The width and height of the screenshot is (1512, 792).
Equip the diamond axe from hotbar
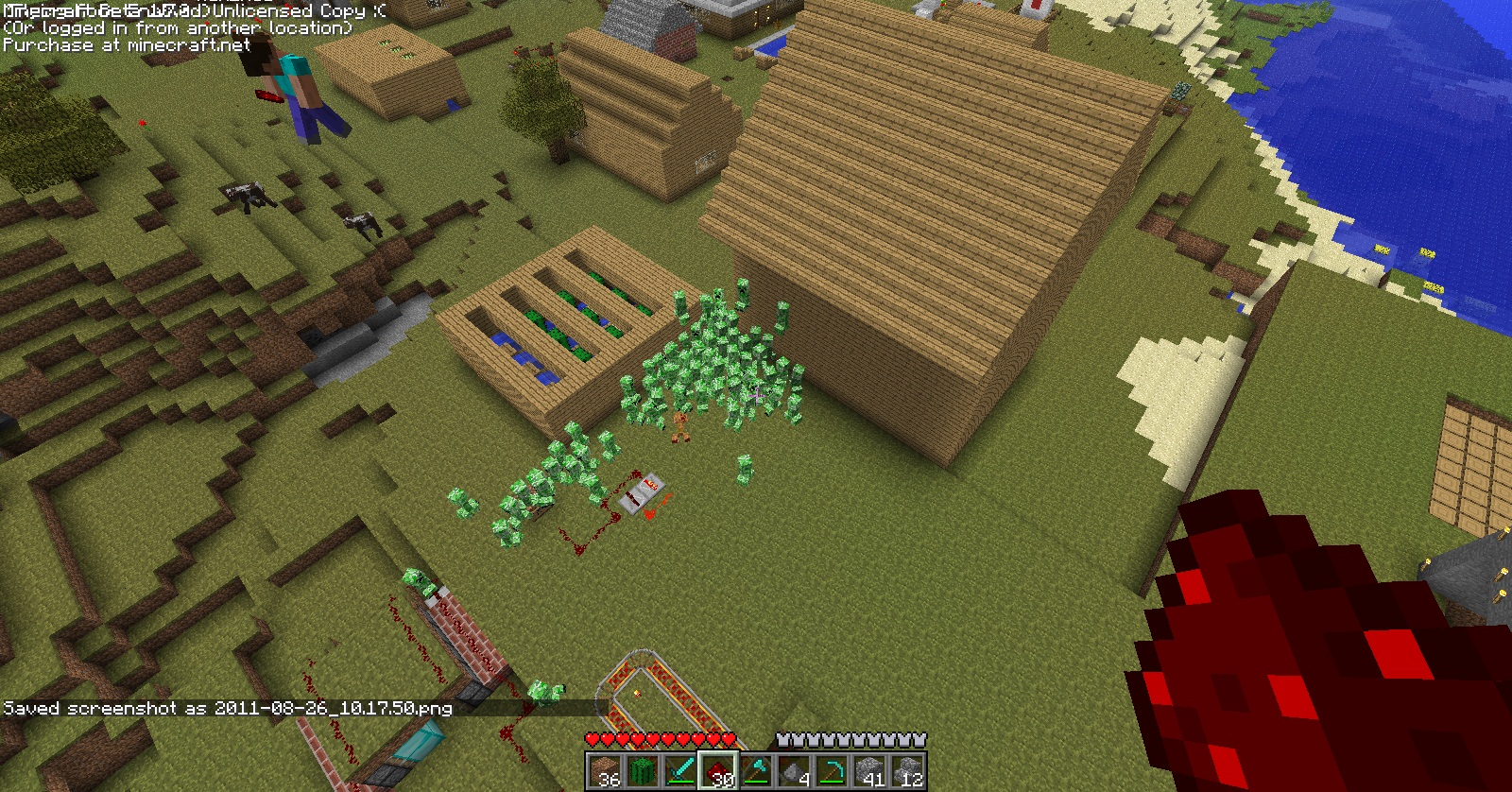coord(756,771)
